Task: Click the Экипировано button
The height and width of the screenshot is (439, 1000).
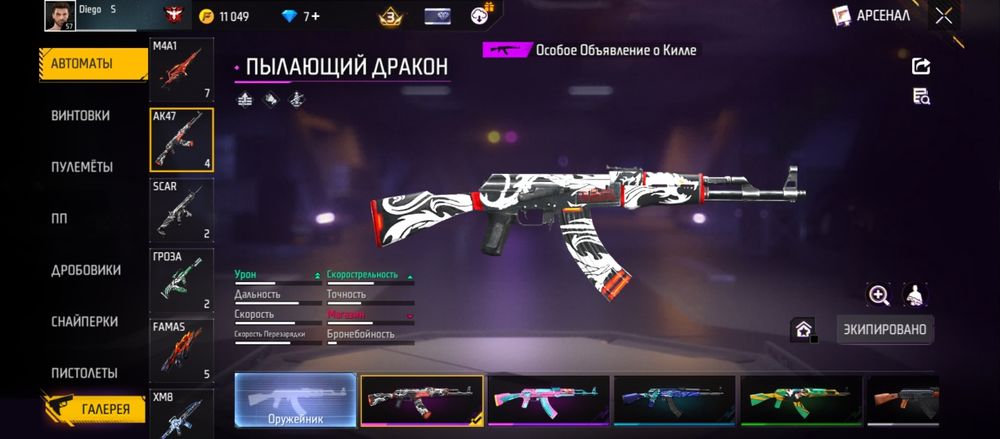Action: tap(884, 329)
